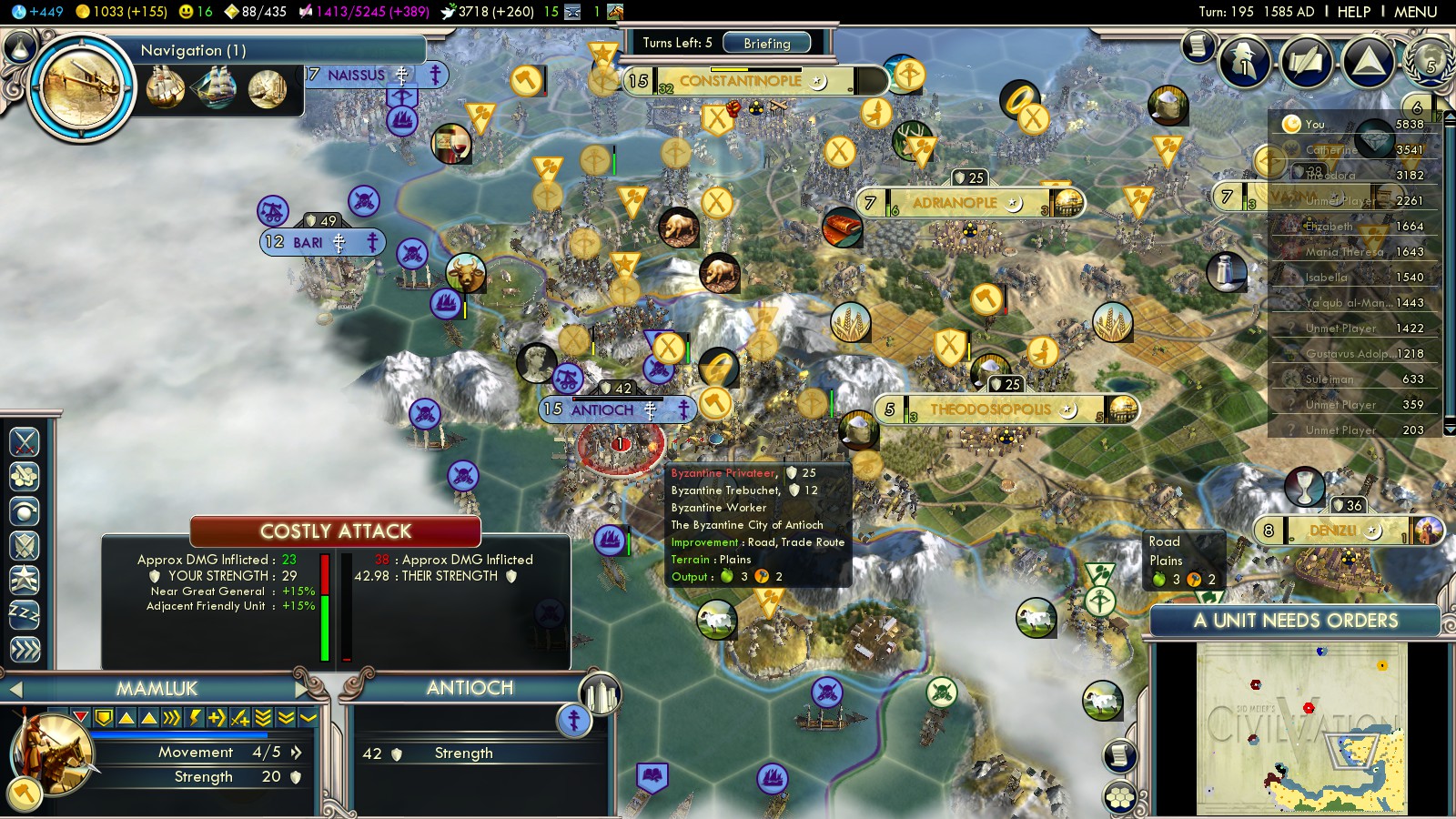Viewport: 1456px width, 819px height.
Task: Cycle to the previous unit arrow beside MAMLUK
Action: (x=15, y=690)
